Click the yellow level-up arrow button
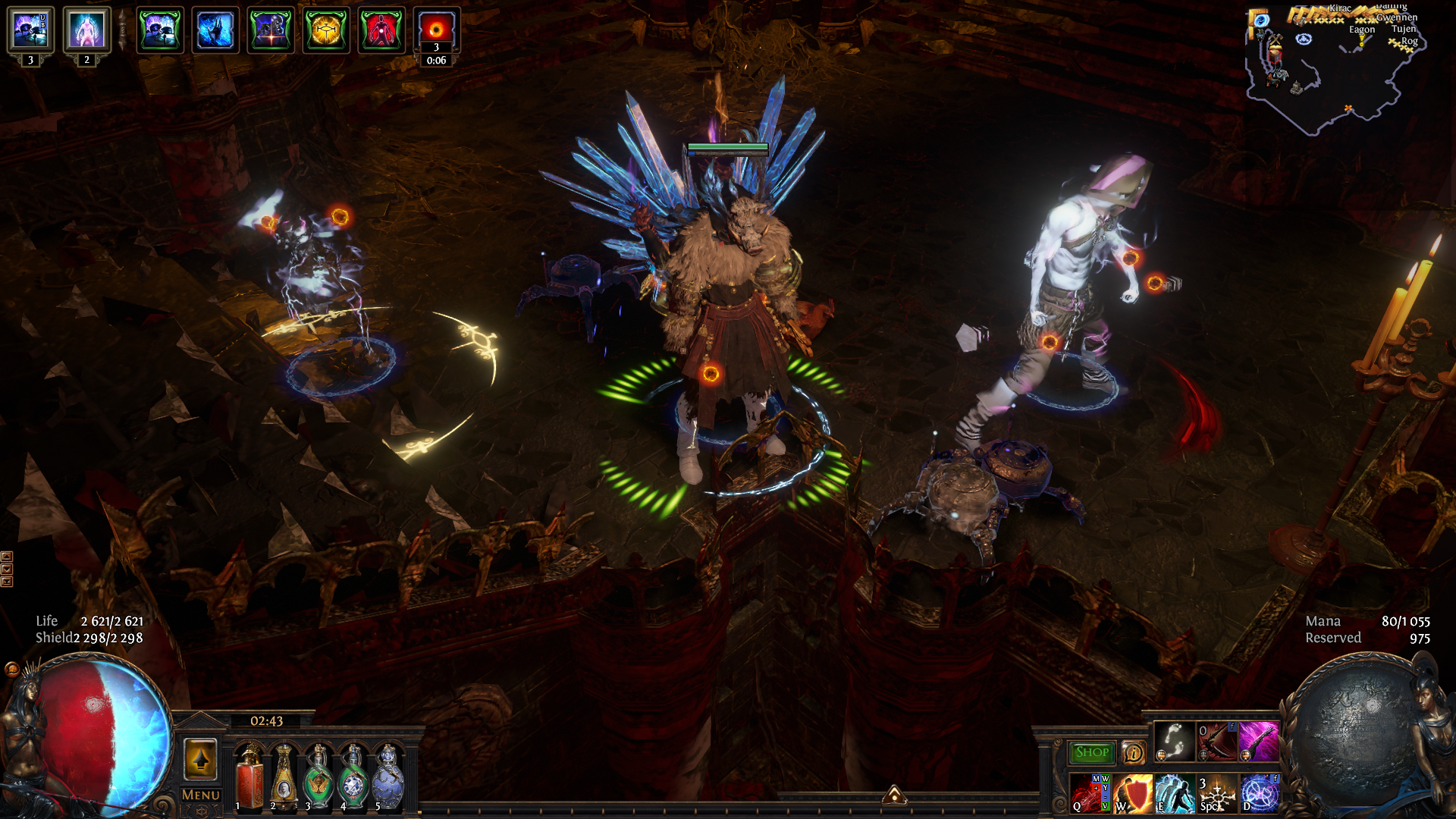The height and width of the screenshot is (819, 1456). pos(200,759)
